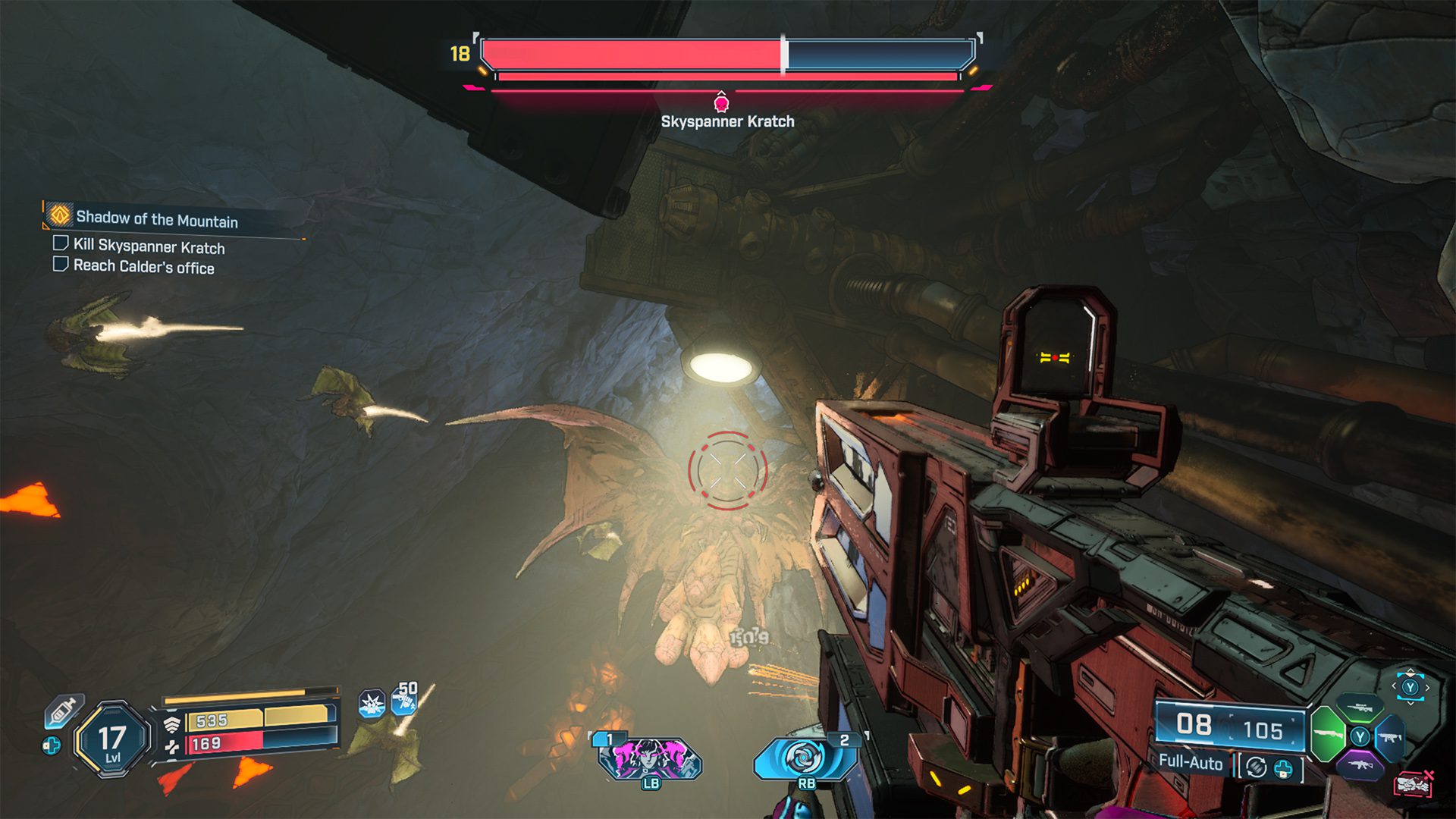Select the red crossed-out ordnance icon

click(x=1413, y=783)
